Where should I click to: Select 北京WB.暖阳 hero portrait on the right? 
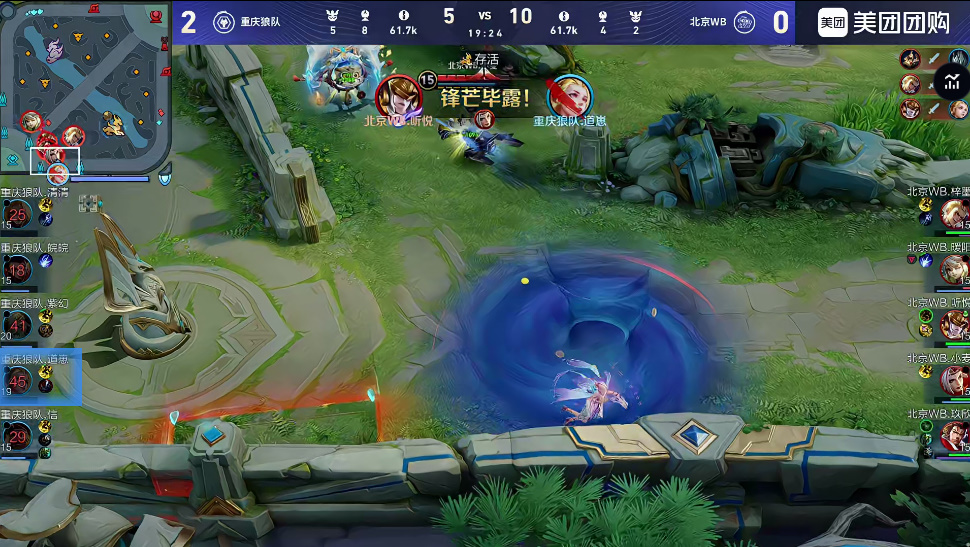[x=955, y=268]
